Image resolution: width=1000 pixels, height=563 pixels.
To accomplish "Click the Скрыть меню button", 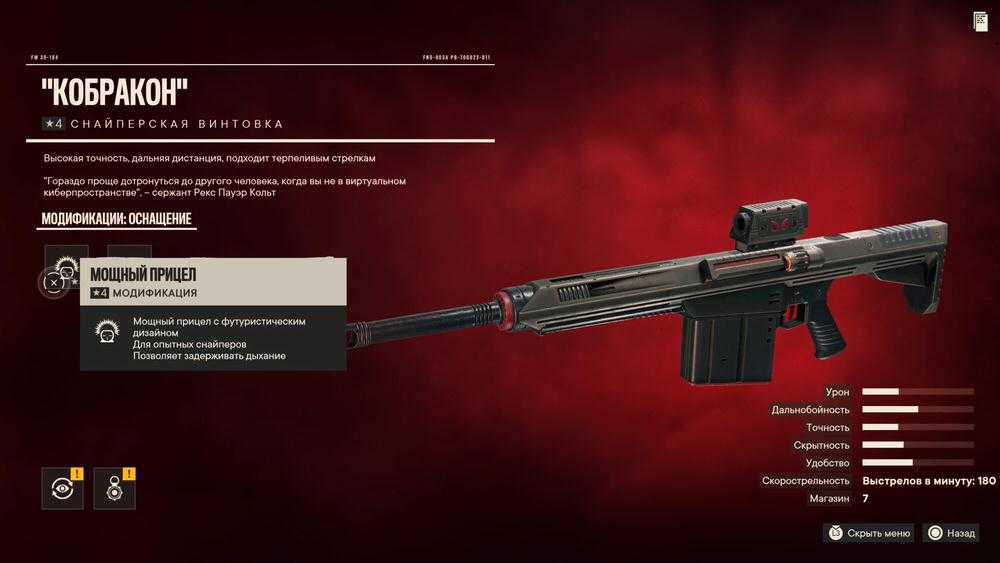I will [x=869, y=533].
